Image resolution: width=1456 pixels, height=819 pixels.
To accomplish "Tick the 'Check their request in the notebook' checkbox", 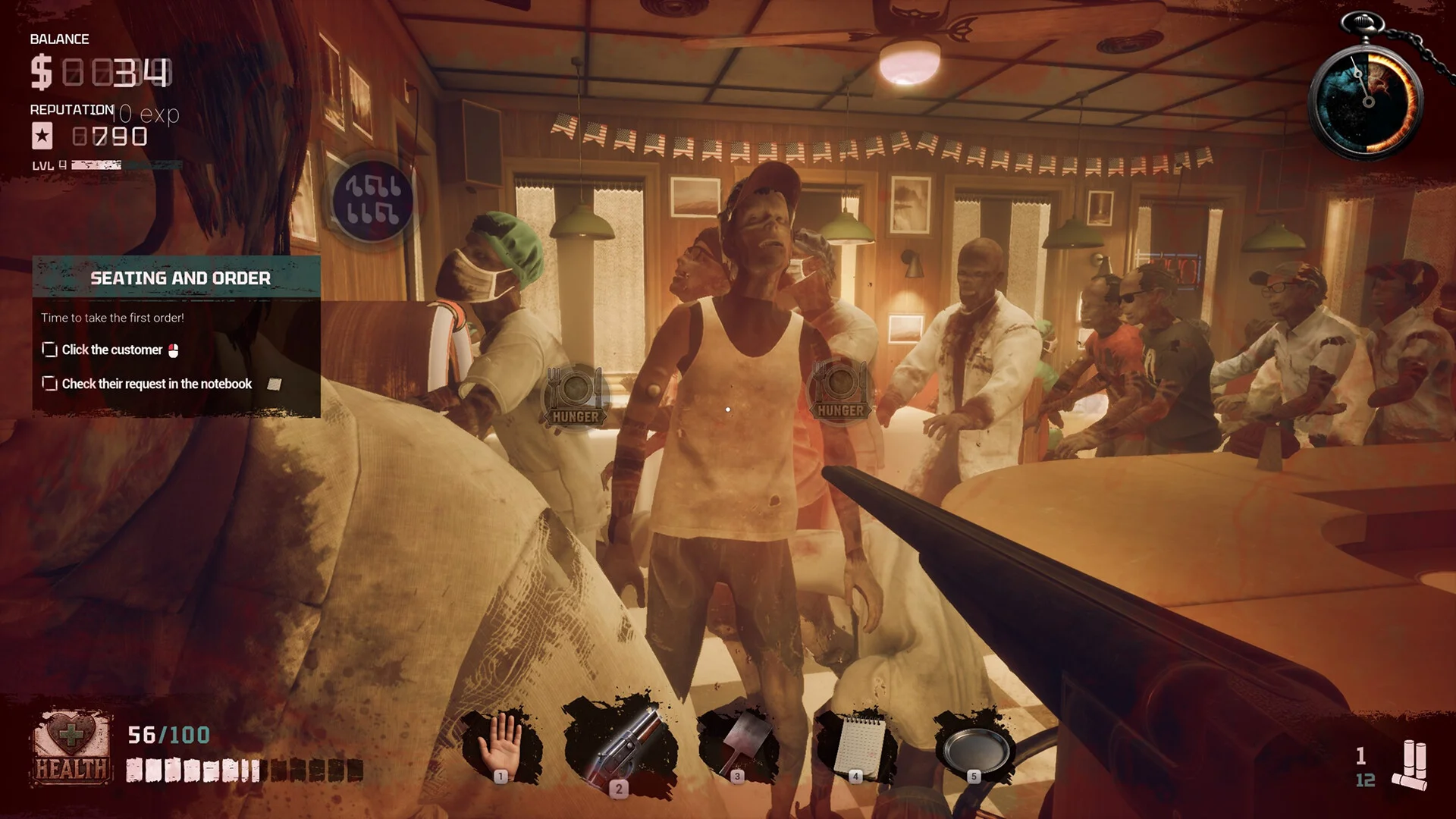I will pos(50,384).
